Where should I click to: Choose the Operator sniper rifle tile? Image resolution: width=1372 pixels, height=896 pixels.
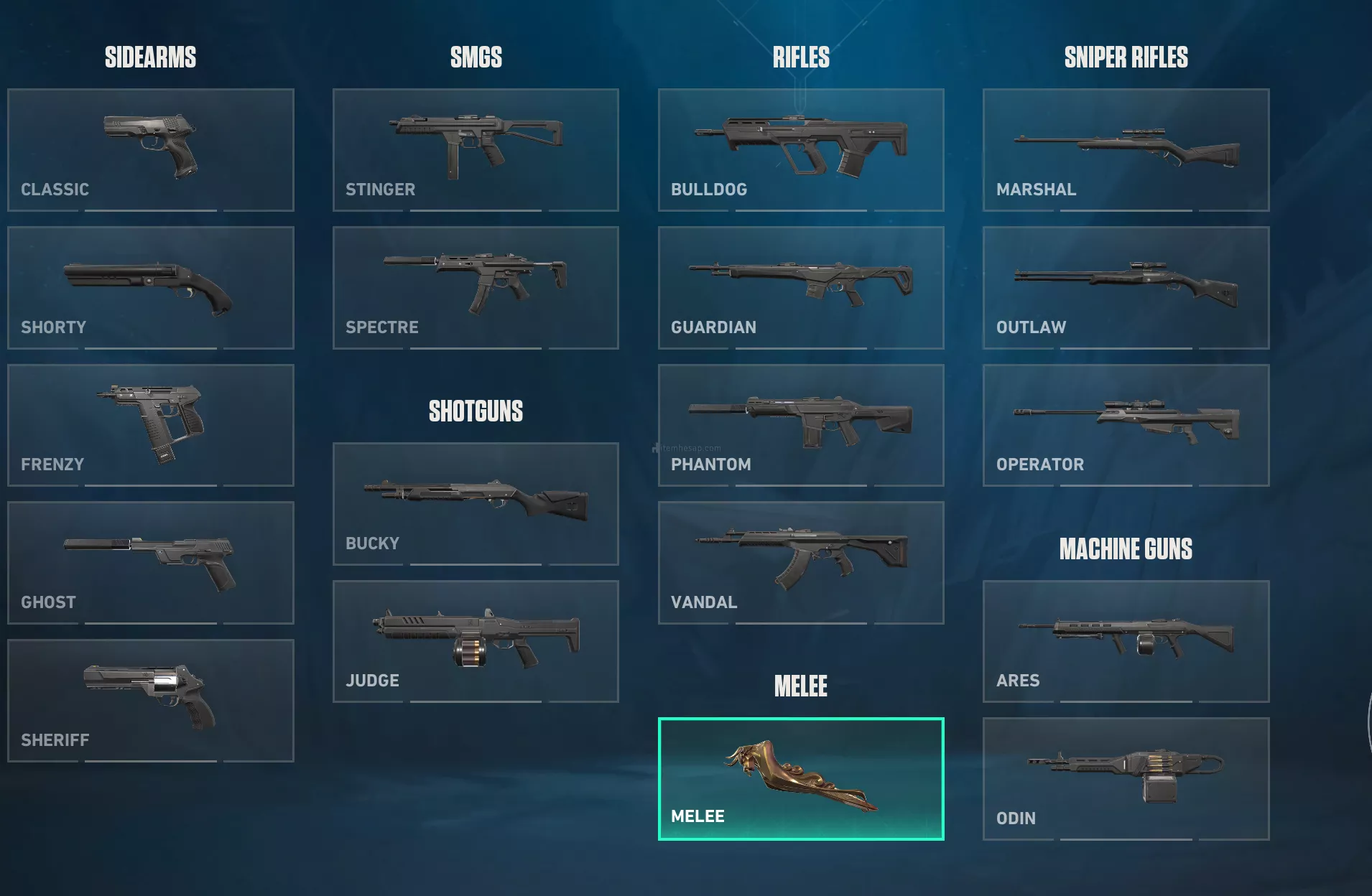coord(1126,425)
